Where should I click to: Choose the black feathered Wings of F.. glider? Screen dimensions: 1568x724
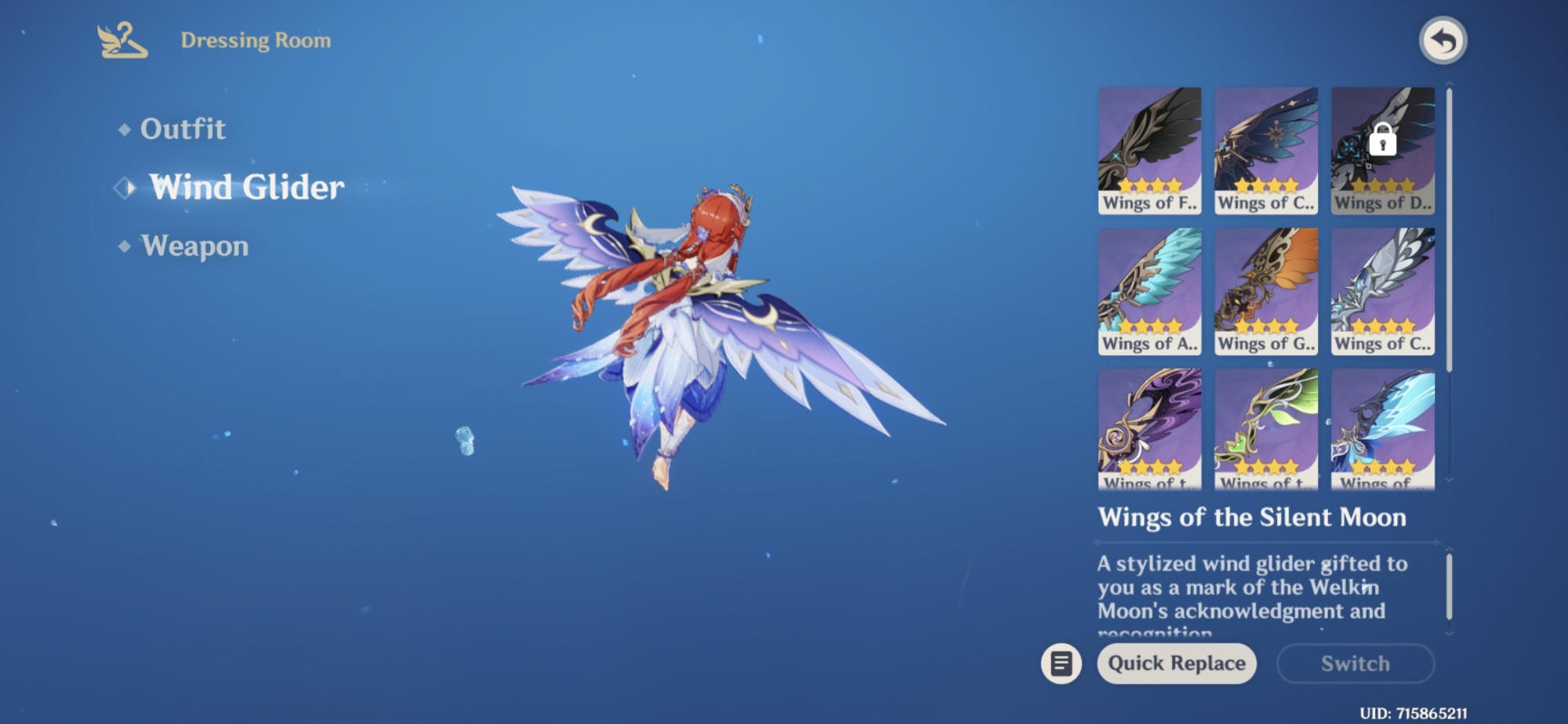[x=1149, y=150]
